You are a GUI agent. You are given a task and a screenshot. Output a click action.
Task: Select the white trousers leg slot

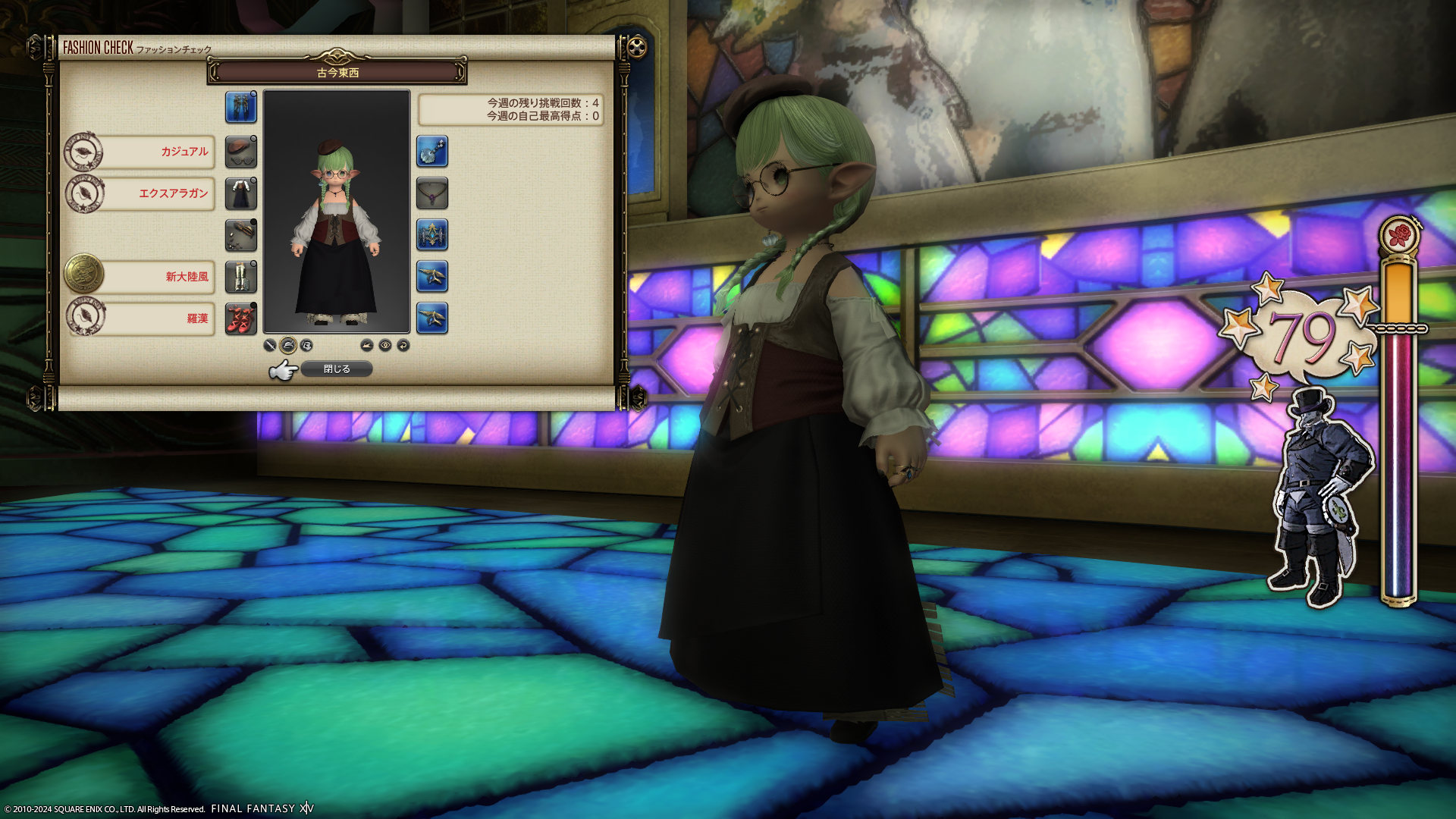[241, 277]
